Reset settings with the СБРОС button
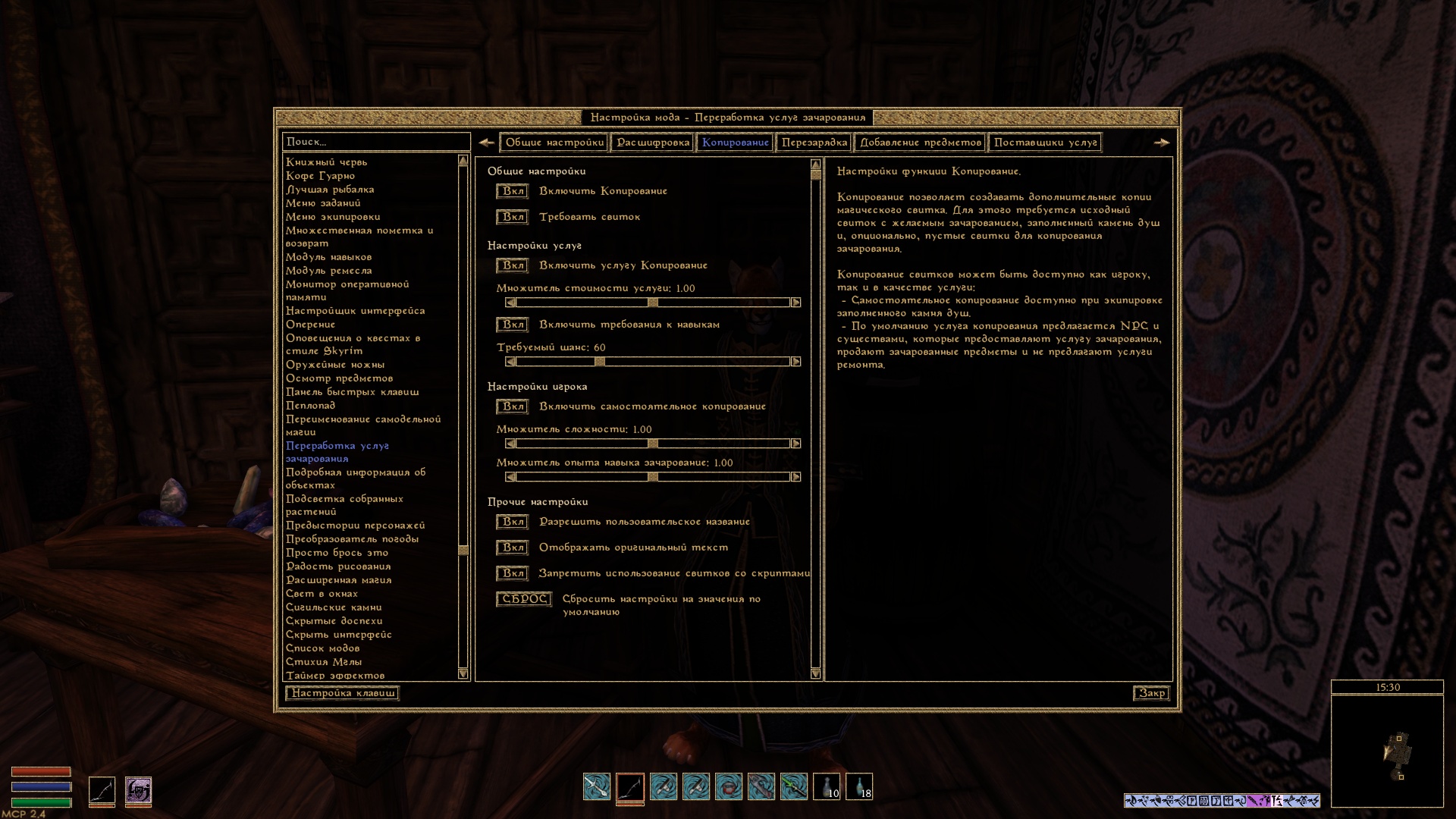1456x819 pixels. [524, 599]
